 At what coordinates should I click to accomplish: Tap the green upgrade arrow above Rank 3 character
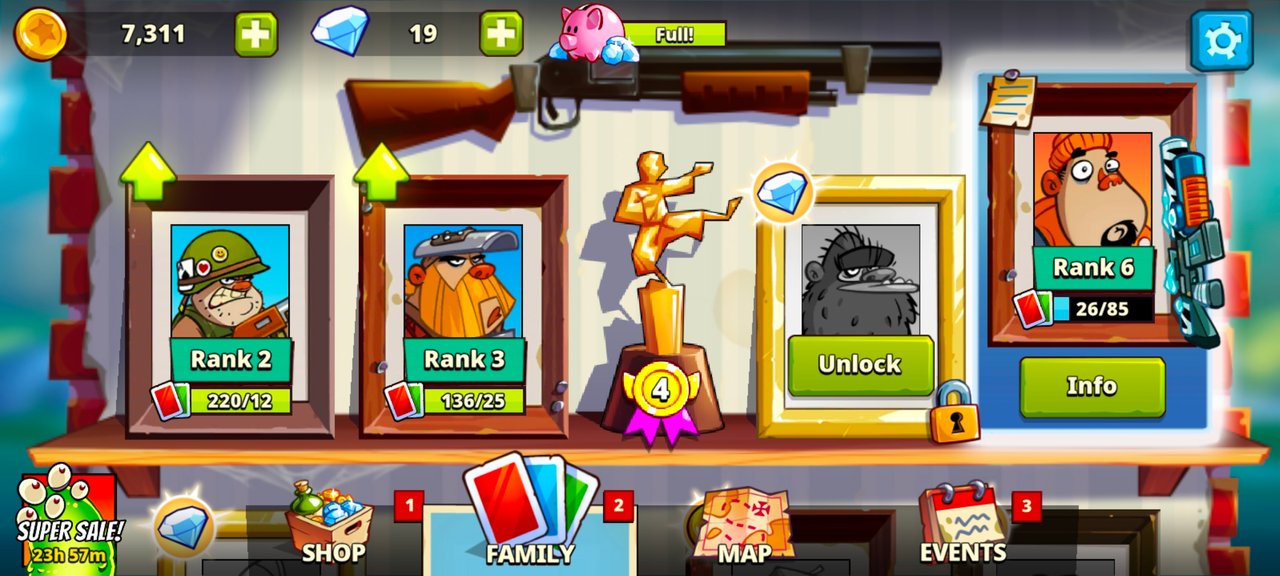tap(381, 173)
